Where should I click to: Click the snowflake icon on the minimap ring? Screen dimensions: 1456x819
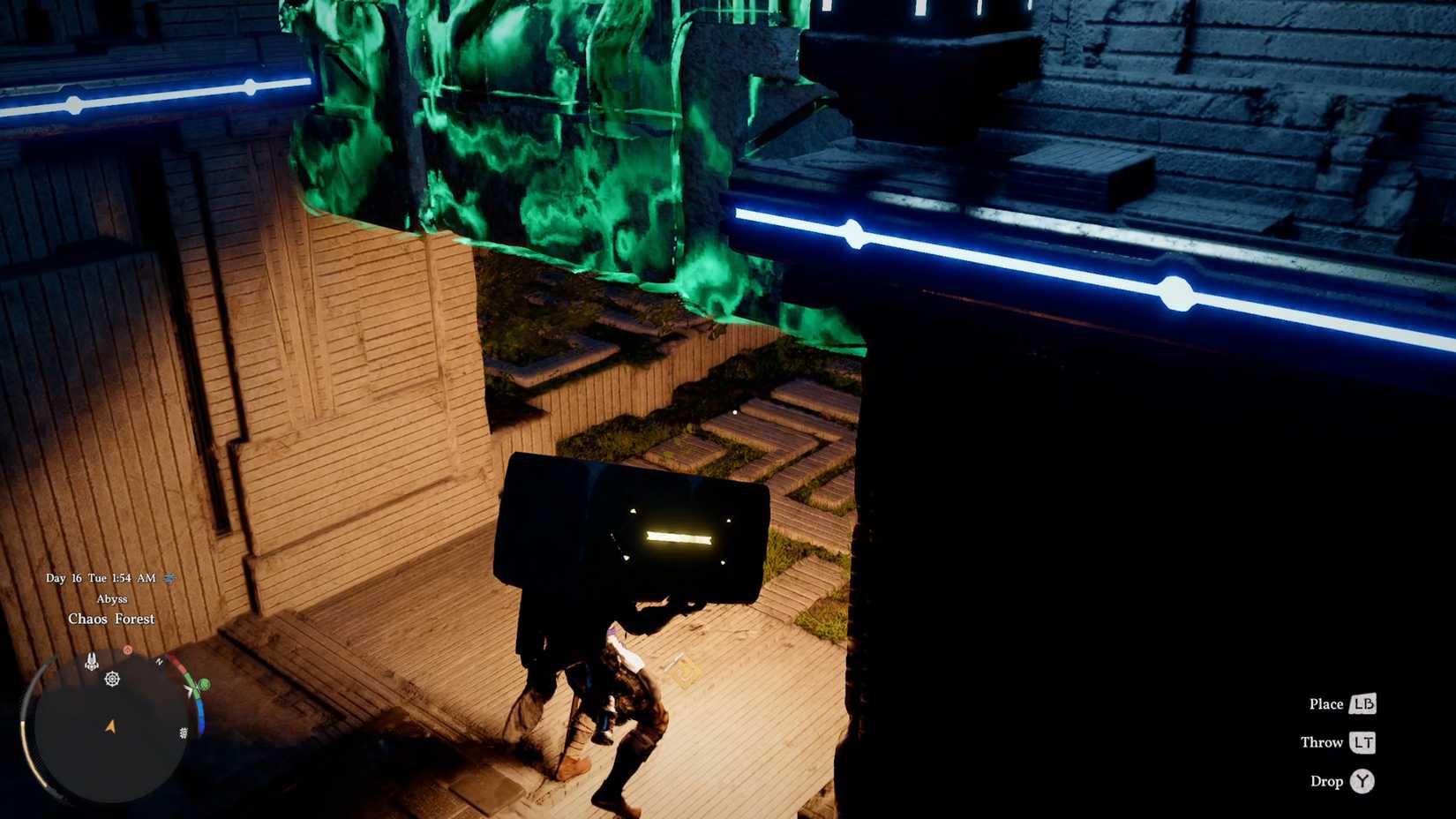183,732
